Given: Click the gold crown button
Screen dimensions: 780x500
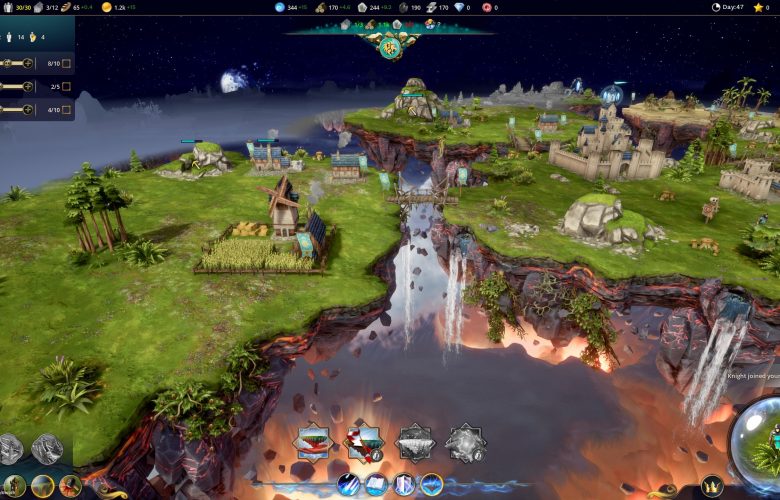Looking at the screenshot, I should point(711,485).
